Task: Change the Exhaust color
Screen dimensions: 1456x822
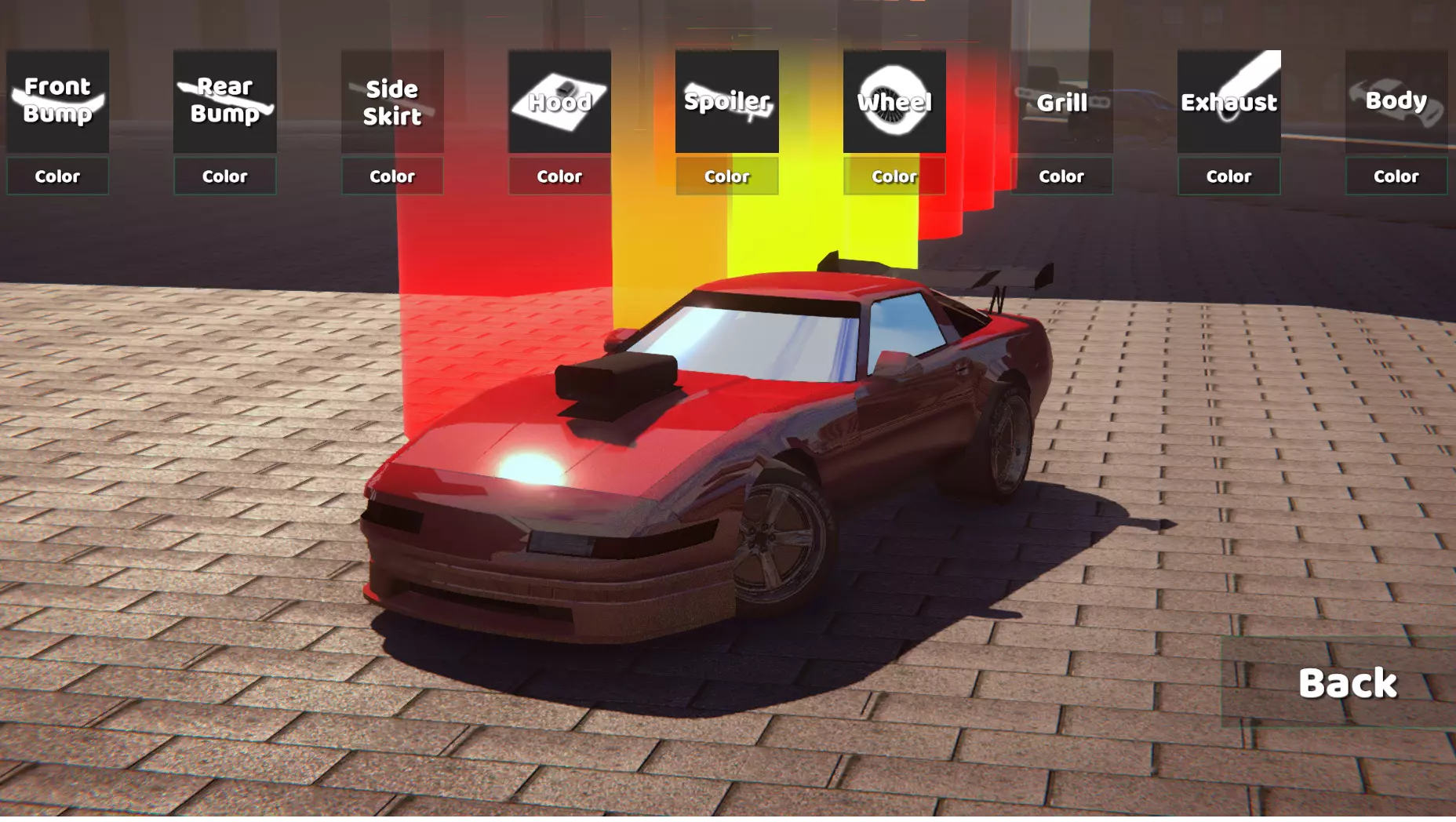Action: [x=1228, y=176]
